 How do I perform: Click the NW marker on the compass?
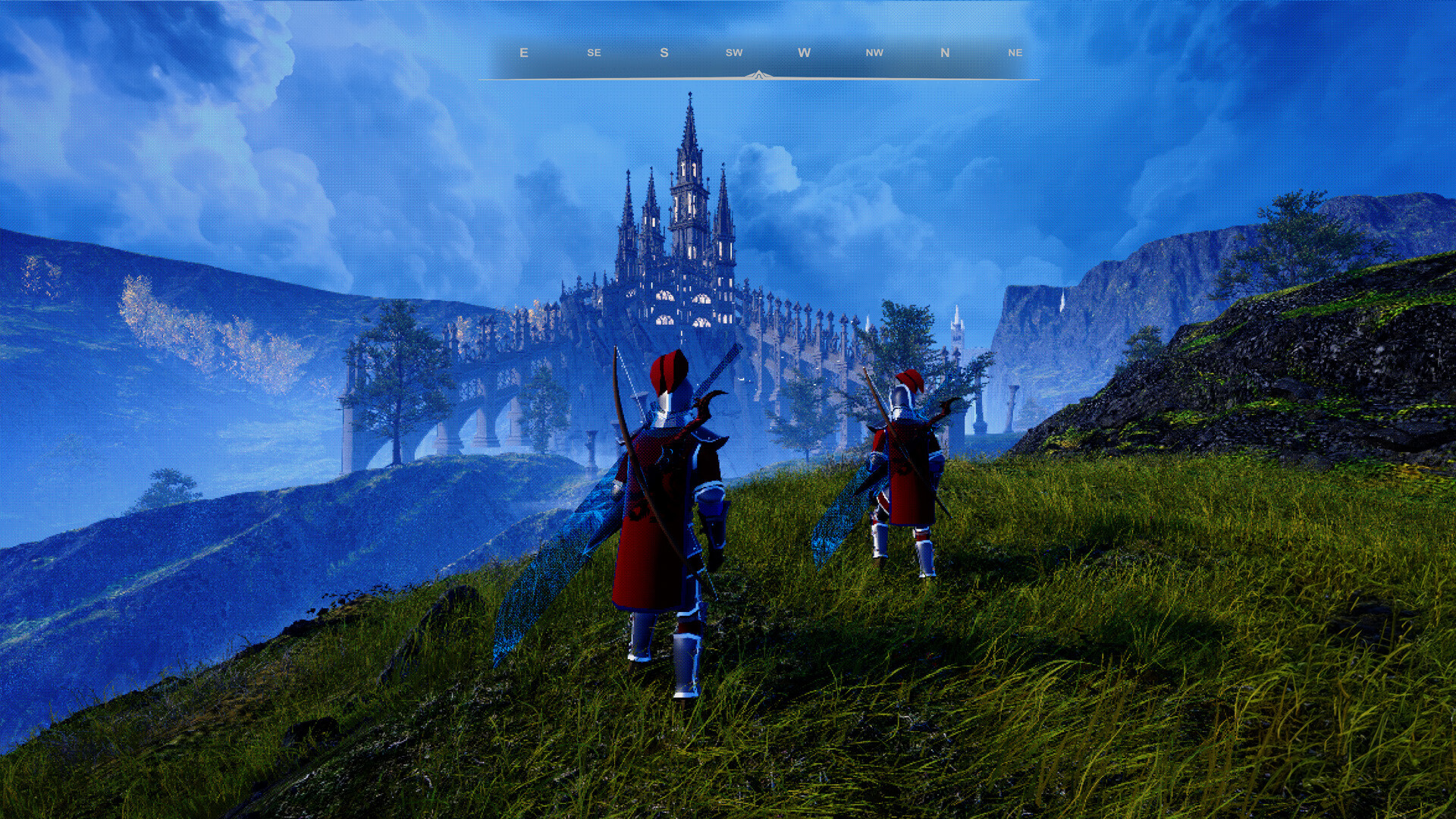[874, 53]
